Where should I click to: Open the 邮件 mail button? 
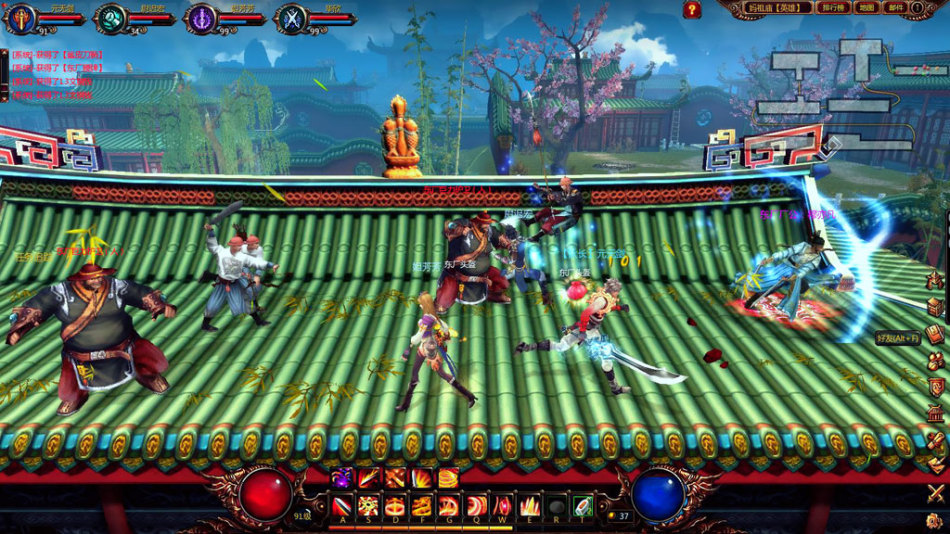895,7
